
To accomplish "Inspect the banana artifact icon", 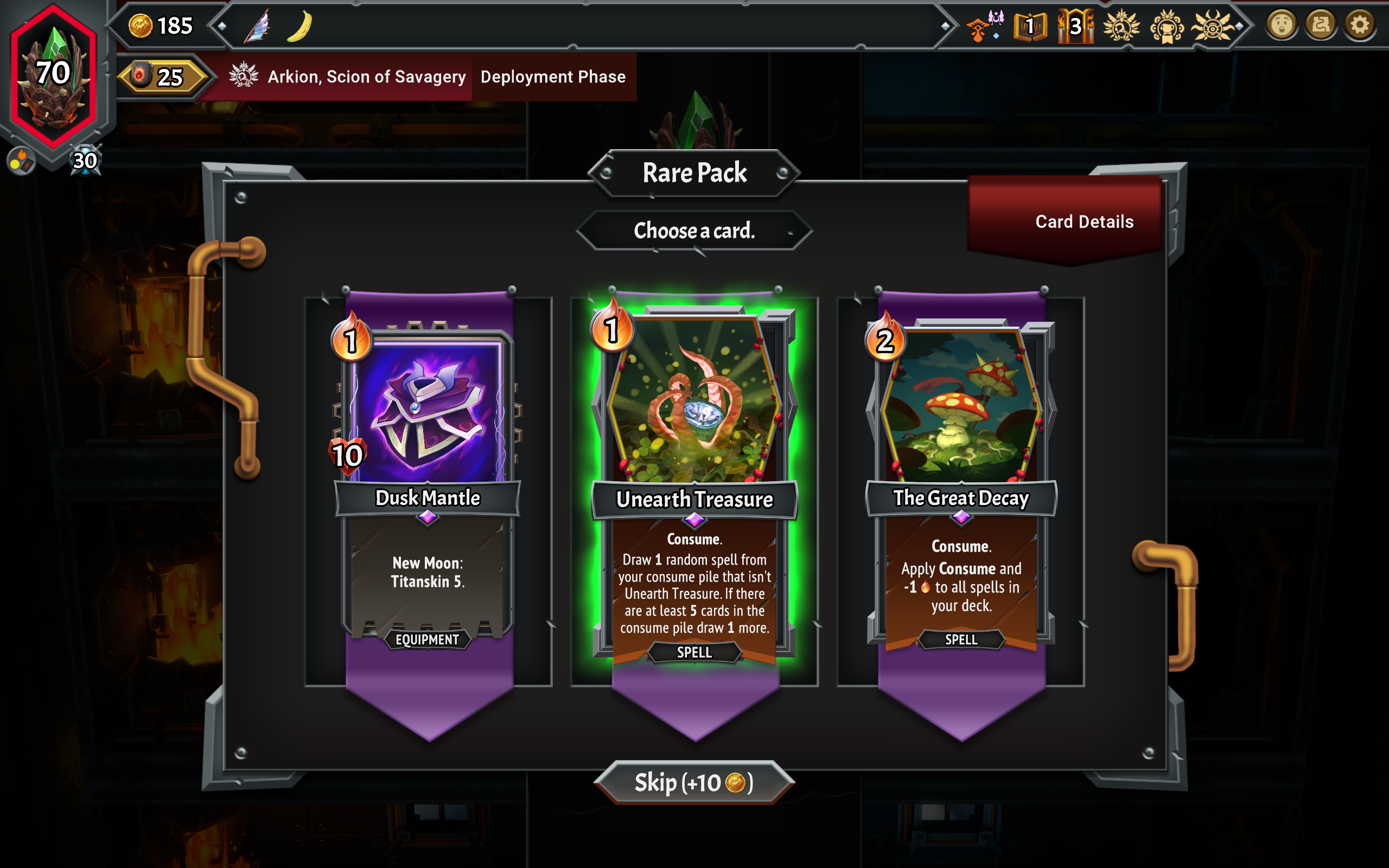I will coord(300,27).
